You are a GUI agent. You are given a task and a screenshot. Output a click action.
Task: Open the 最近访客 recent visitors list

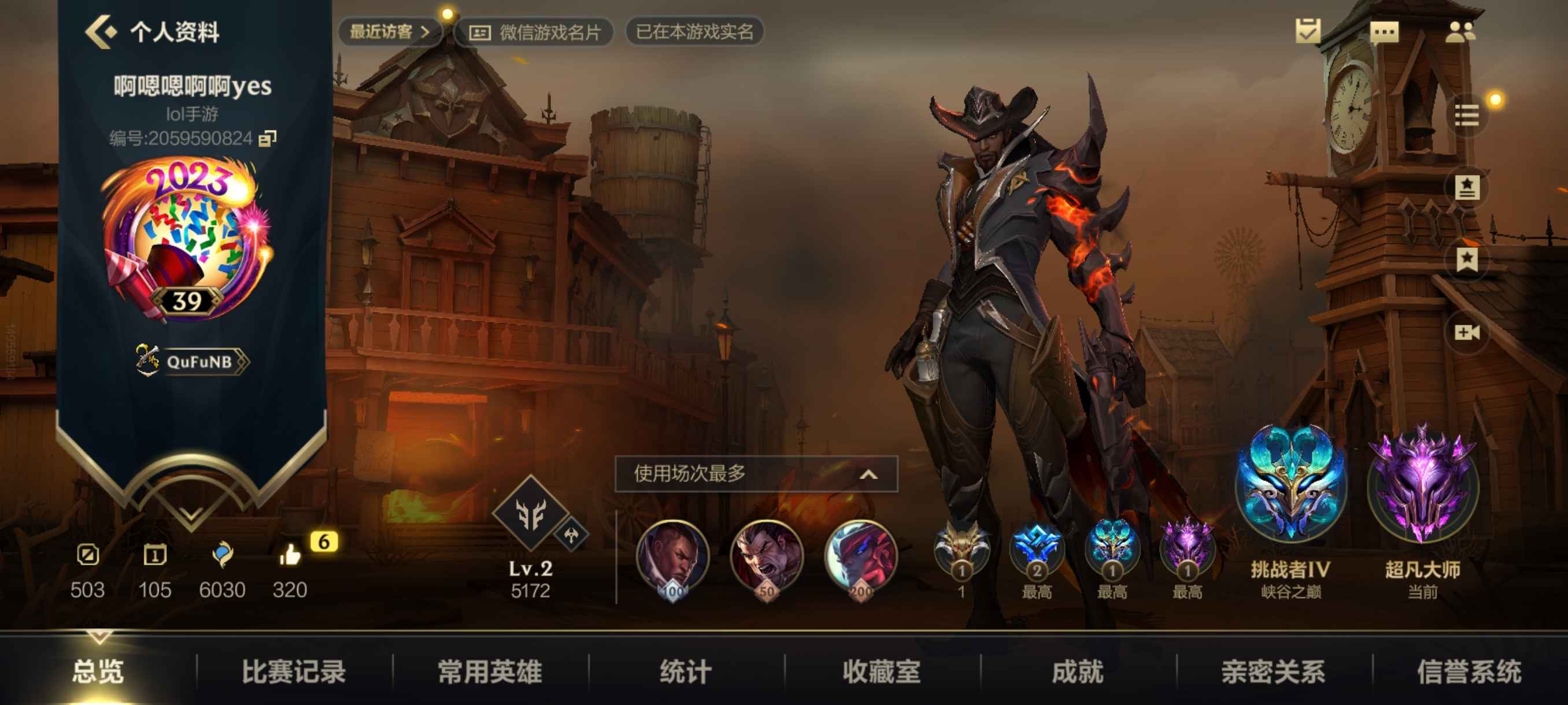coord(390,32)
